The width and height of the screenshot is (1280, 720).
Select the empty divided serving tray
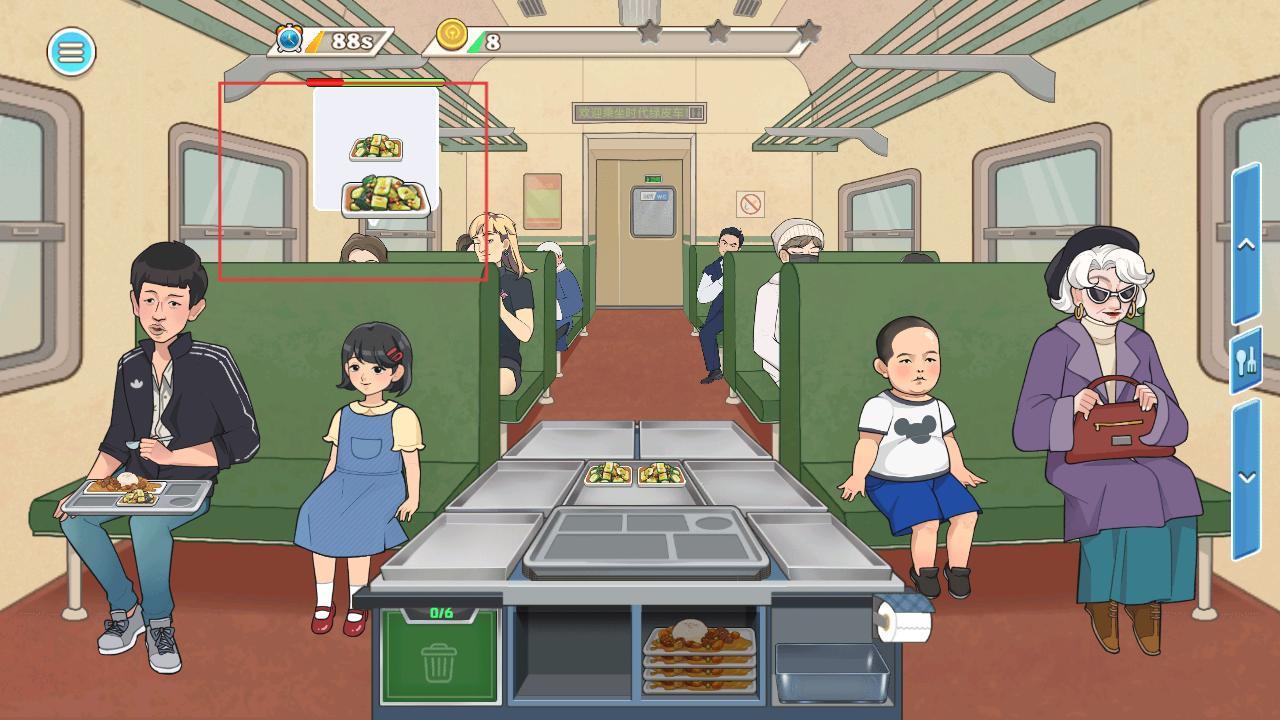click(645, 542)
